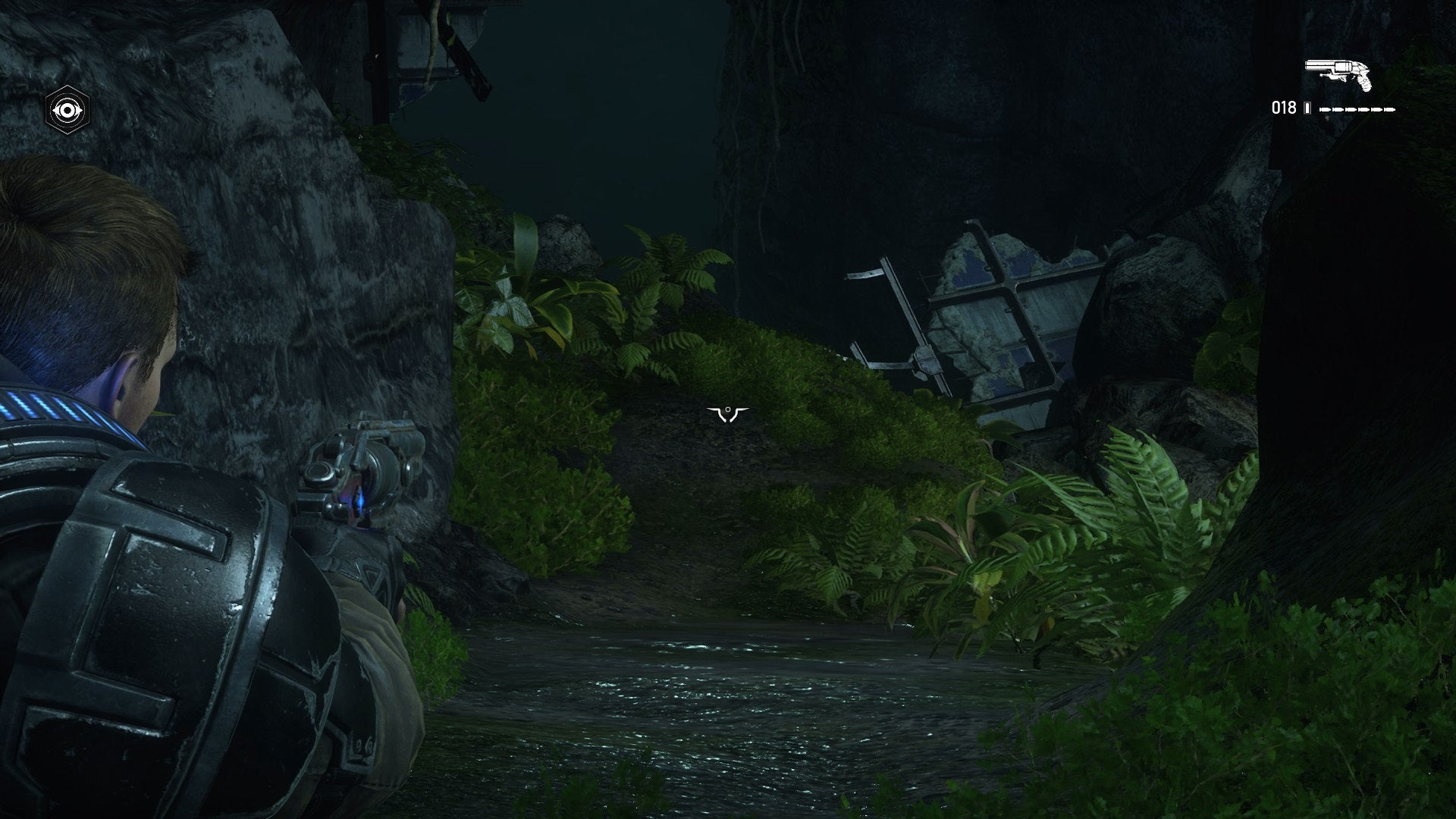Toggle the reticle visibility marker
1456x819 pixels.
(727, 410)
